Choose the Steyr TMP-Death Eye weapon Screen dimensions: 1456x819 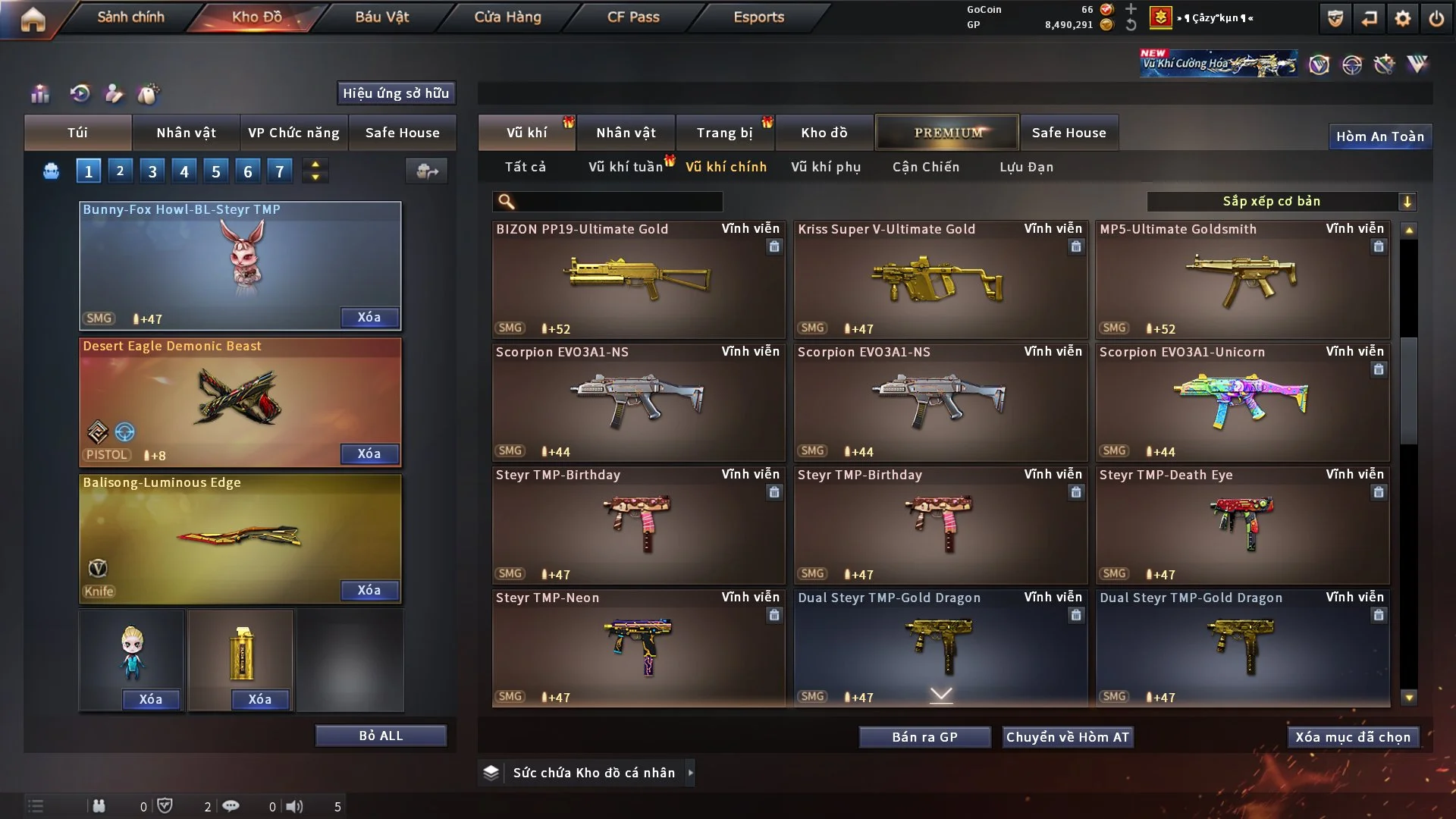1242,525
